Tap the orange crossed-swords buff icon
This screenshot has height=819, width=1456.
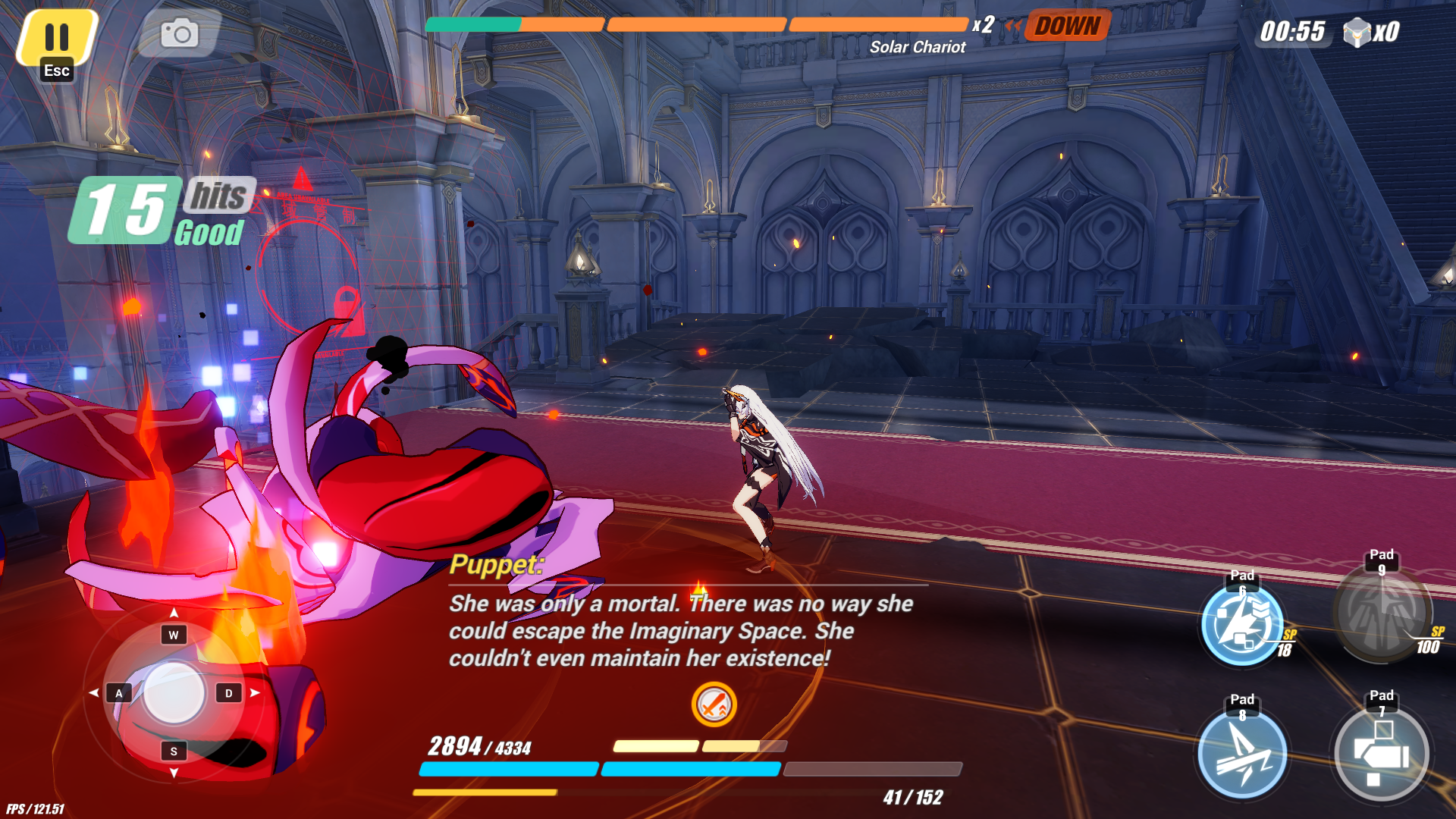(x=714, y=704)
